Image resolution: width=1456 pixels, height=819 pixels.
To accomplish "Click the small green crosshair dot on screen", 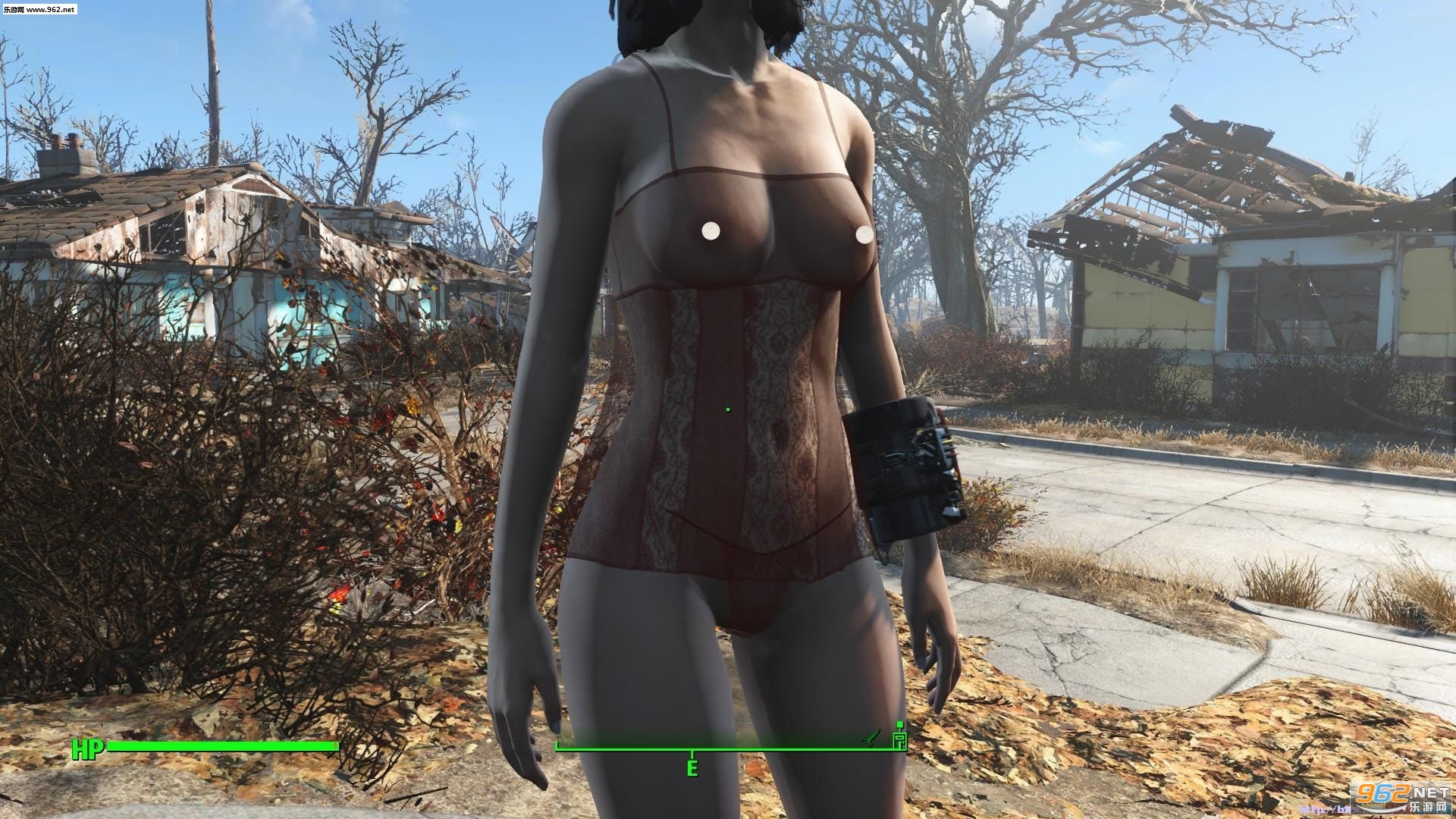I will coord(728,408).
